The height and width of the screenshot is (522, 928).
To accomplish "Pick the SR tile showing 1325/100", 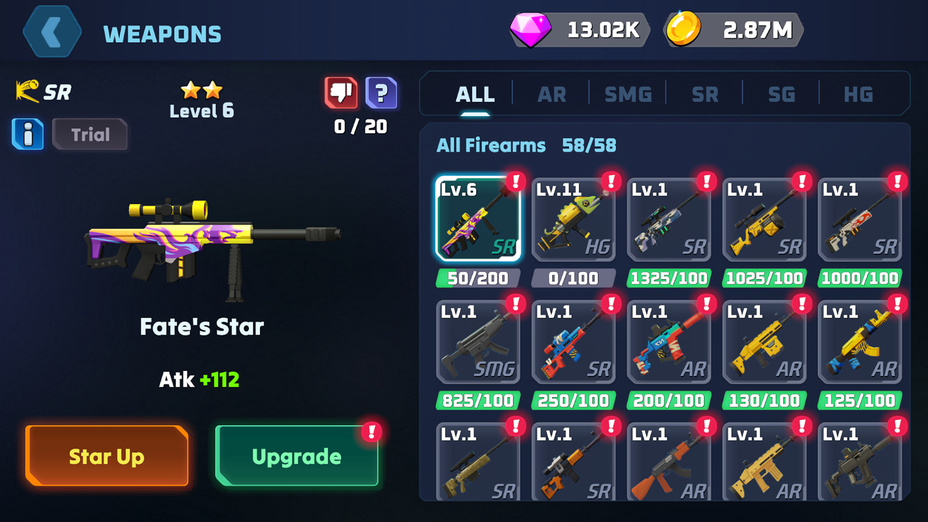I will (x=669, y=219).
